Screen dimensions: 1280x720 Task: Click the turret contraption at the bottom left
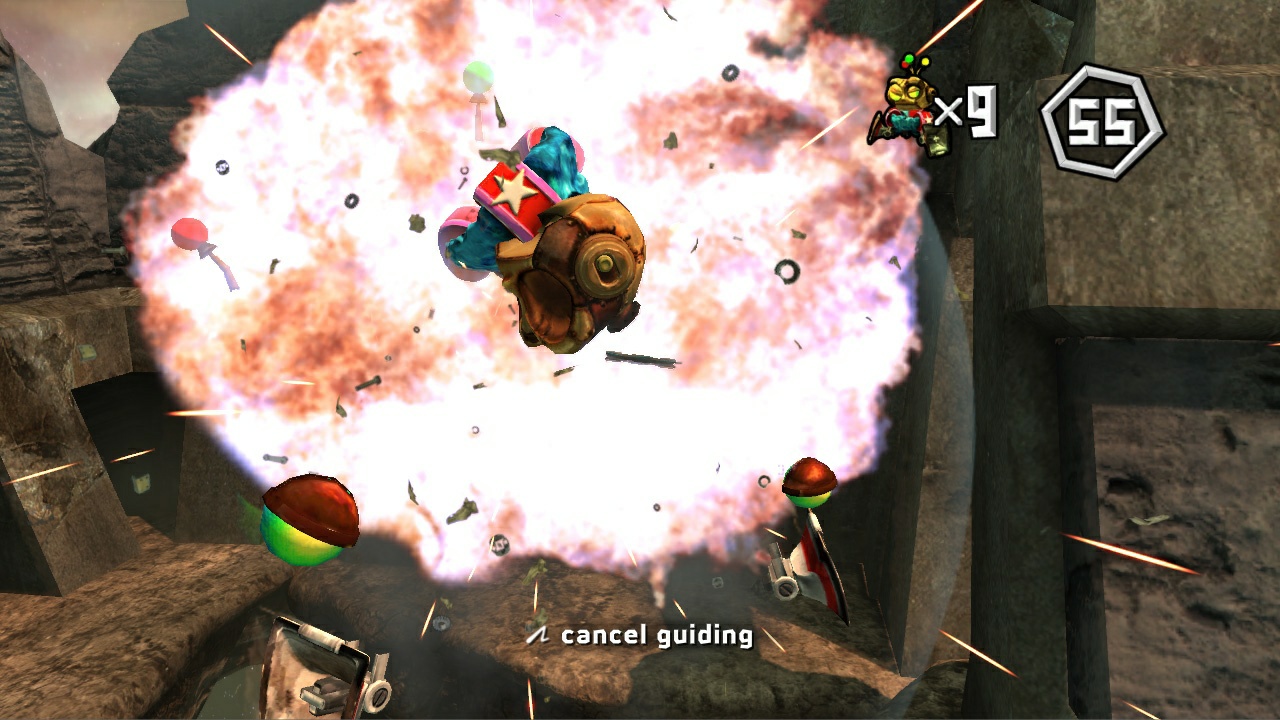320,665
